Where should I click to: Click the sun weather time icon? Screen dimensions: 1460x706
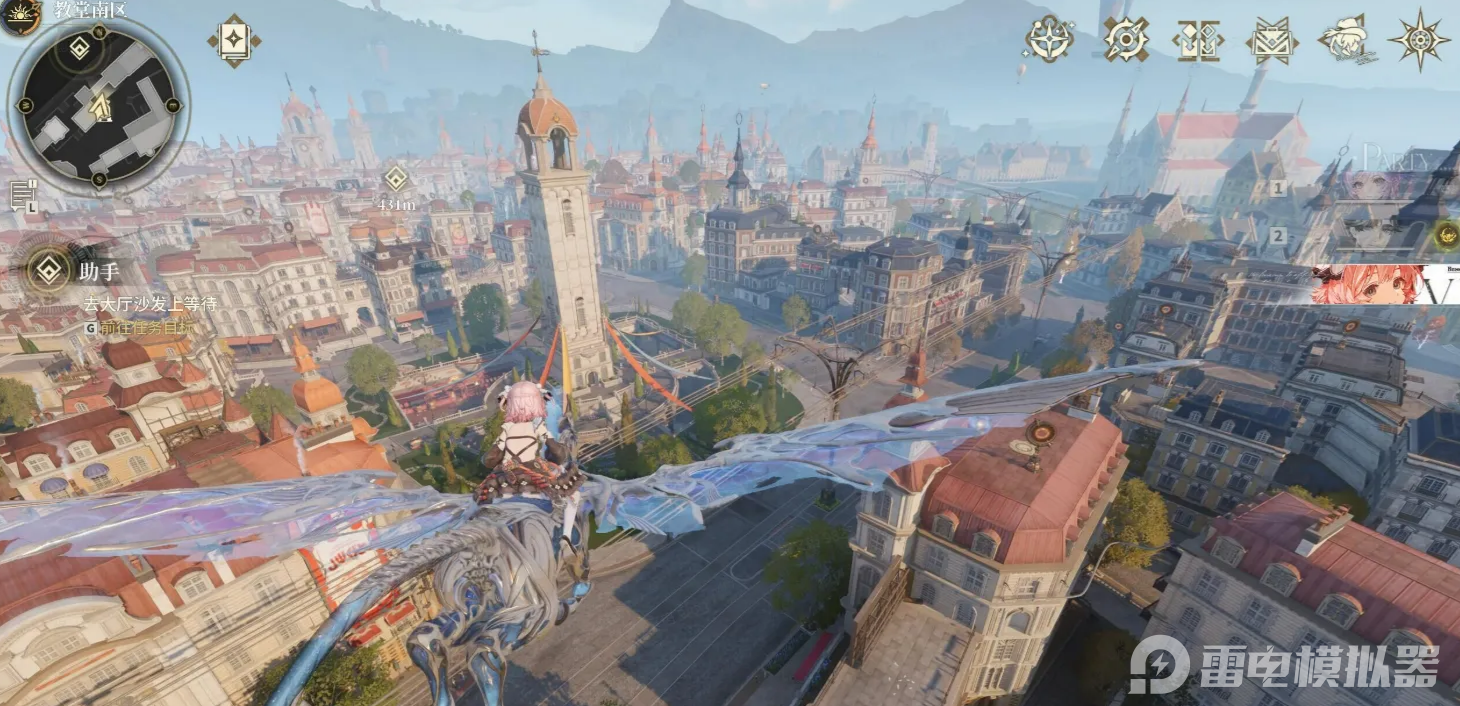[x=18, y=16]
